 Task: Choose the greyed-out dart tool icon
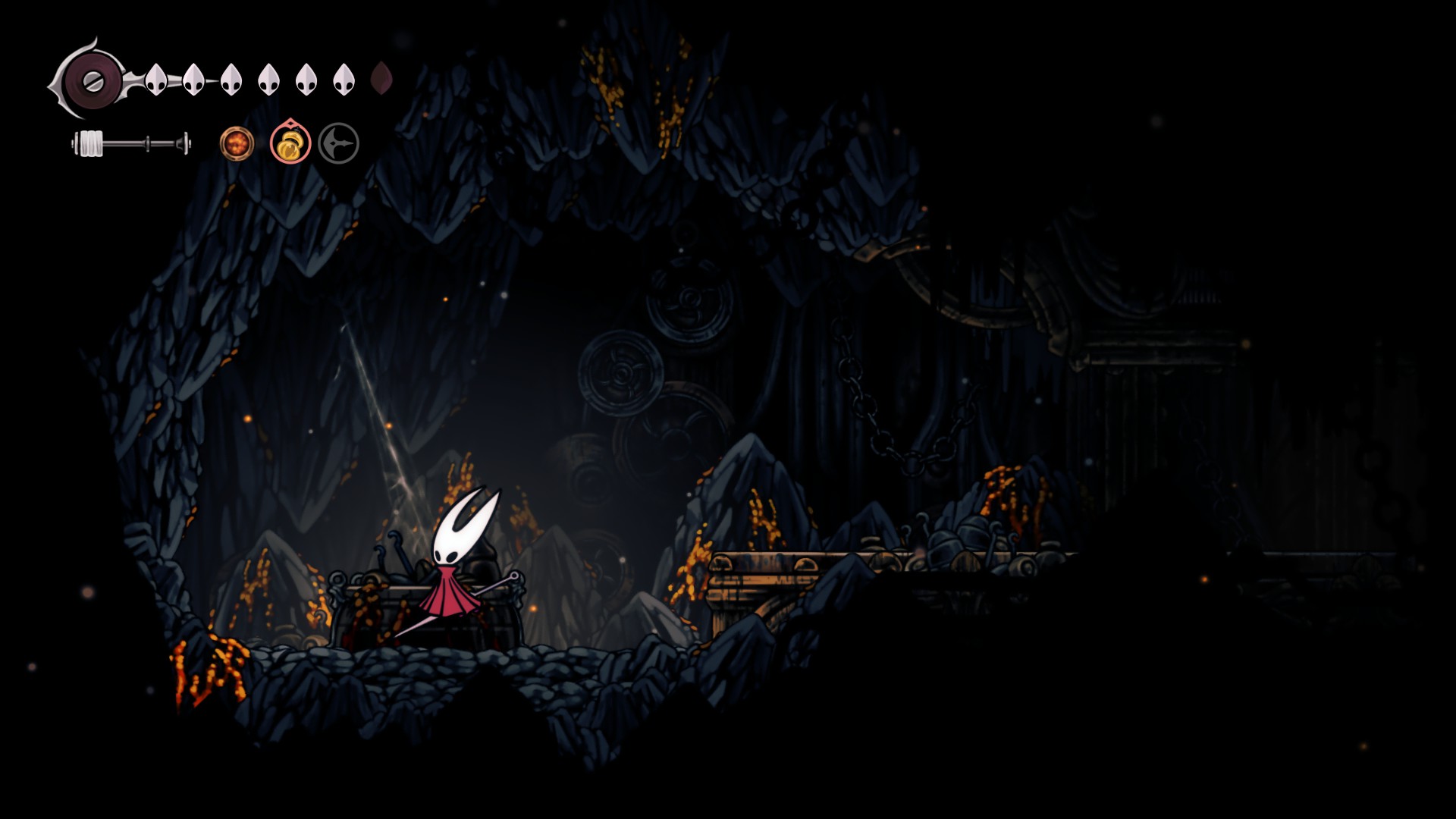coord(338,143)
